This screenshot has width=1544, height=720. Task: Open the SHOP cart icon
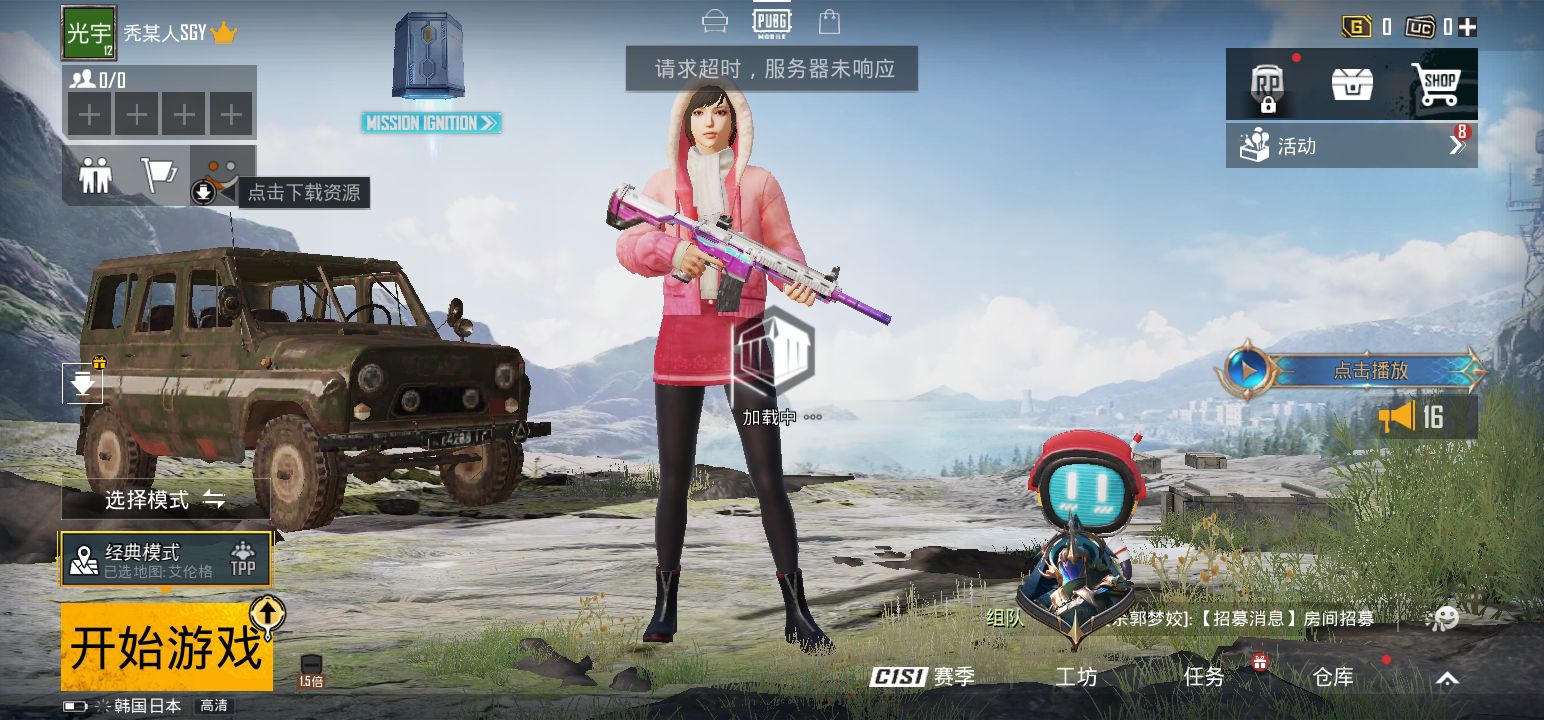tap(1436, 84)
